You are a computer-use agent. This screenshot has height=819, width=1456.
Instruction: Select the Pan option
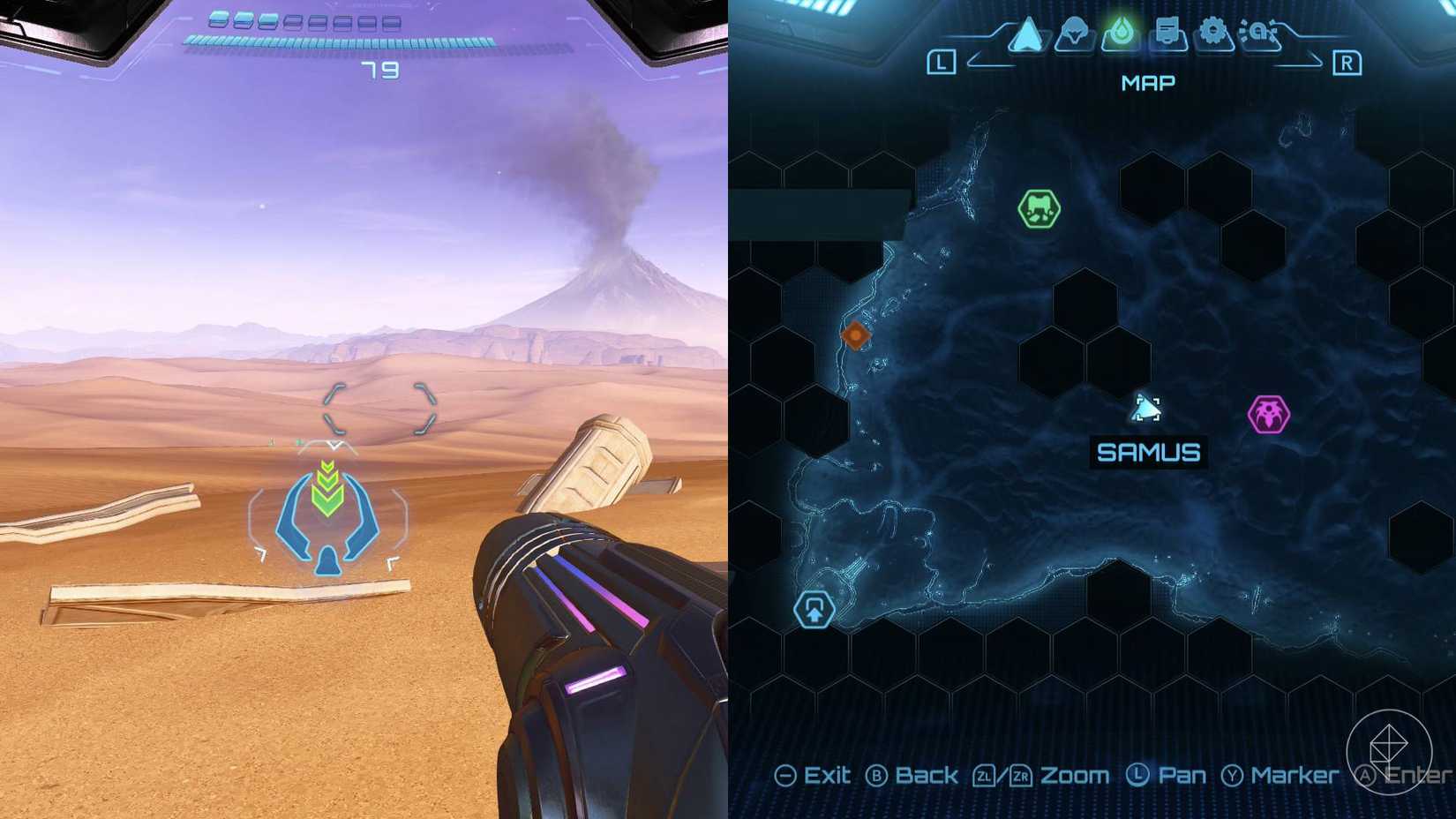[1182, 776]
